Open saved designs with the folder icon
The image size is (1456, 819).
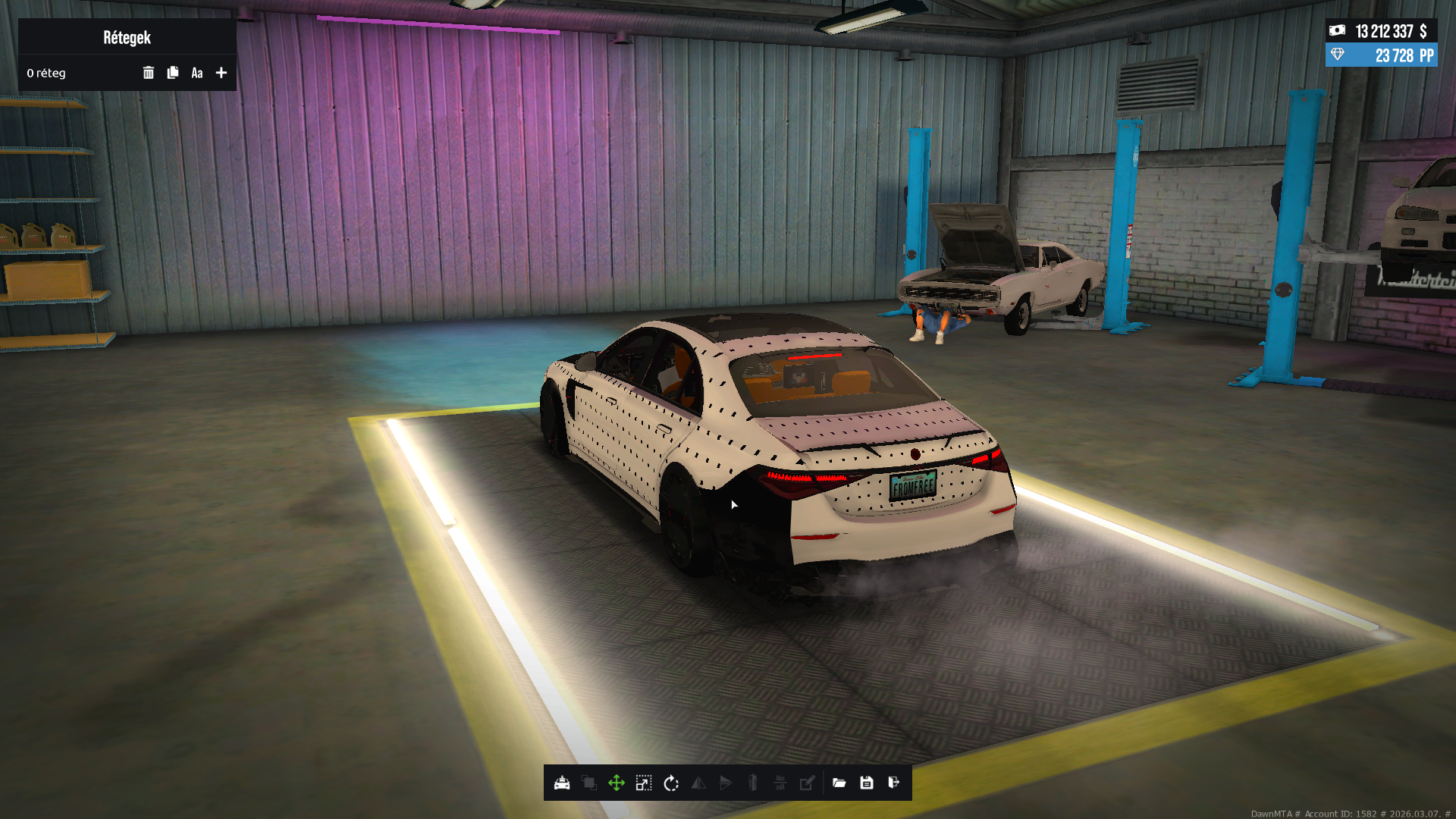point(839,783)
